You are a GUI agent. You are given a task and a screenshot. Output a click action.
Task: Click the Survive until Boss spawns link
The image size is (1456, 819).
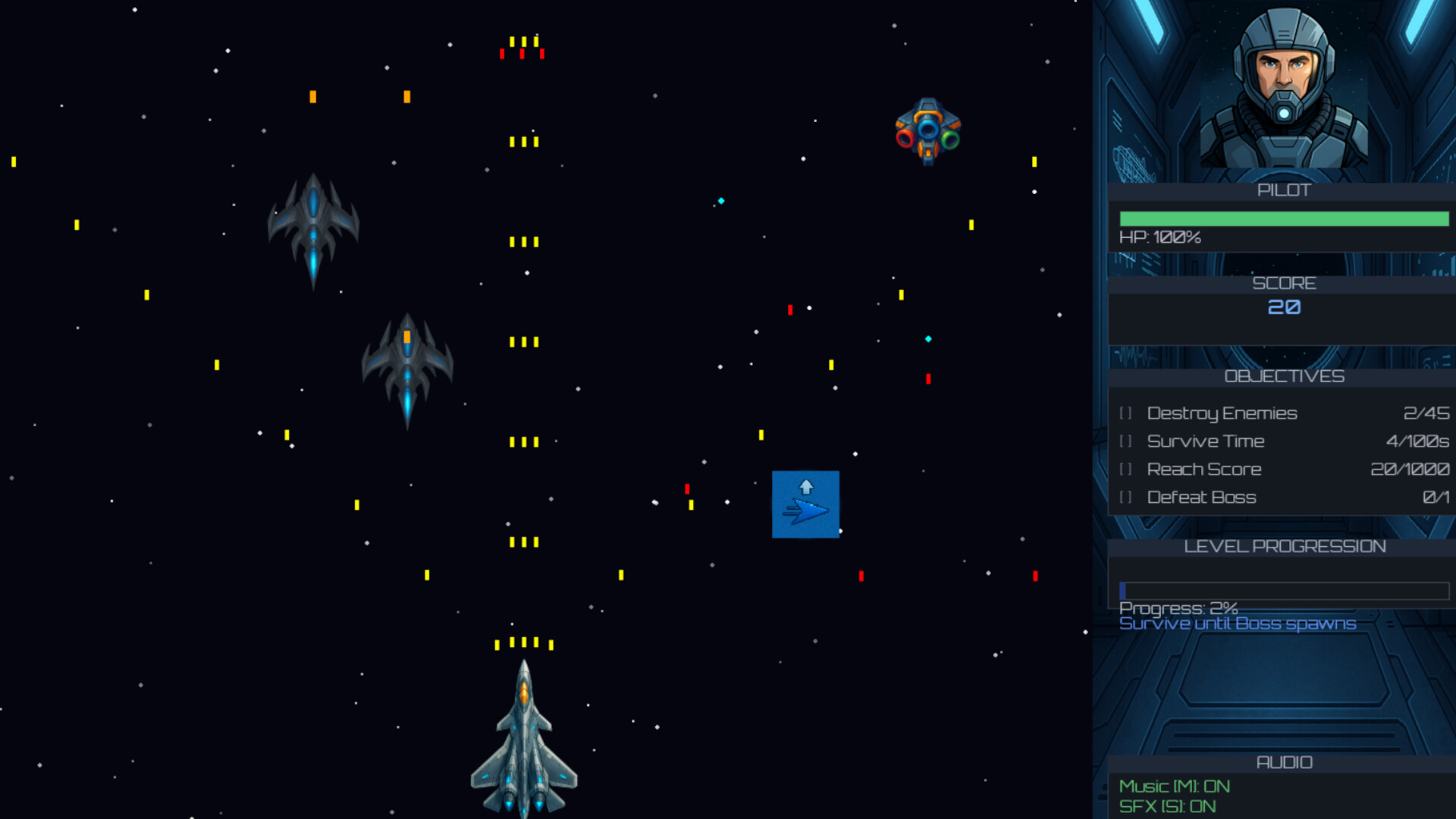coord(1237,623)
